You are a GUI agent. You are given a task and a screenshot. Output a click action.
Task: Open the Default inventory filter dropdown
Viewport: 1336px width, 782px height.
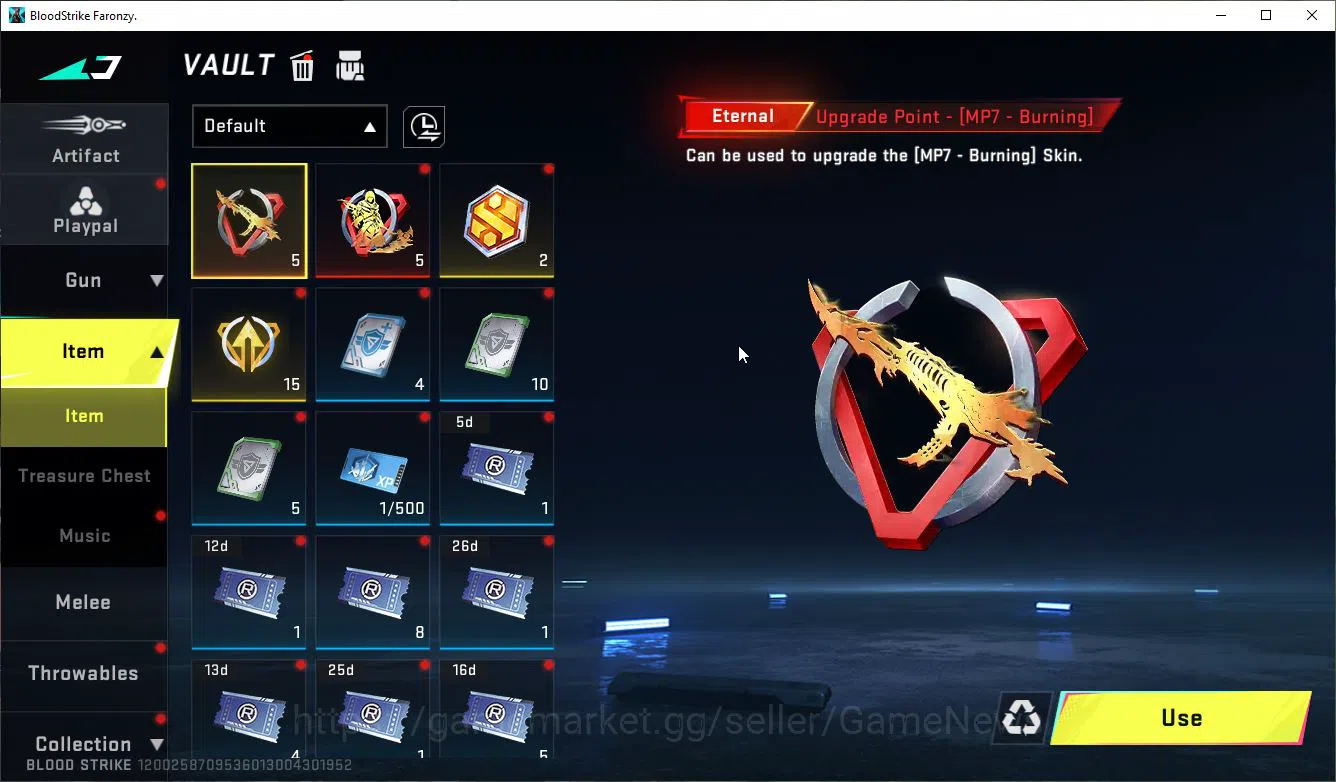tap(289, 126)
